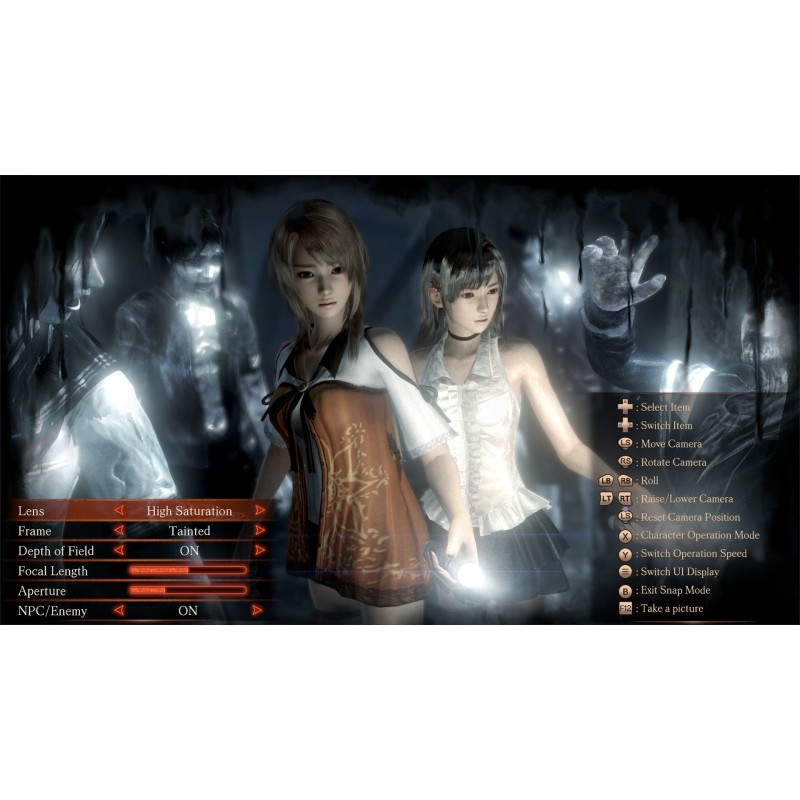Click the left arrow beside High Saturation

click(x=119, y=511)
